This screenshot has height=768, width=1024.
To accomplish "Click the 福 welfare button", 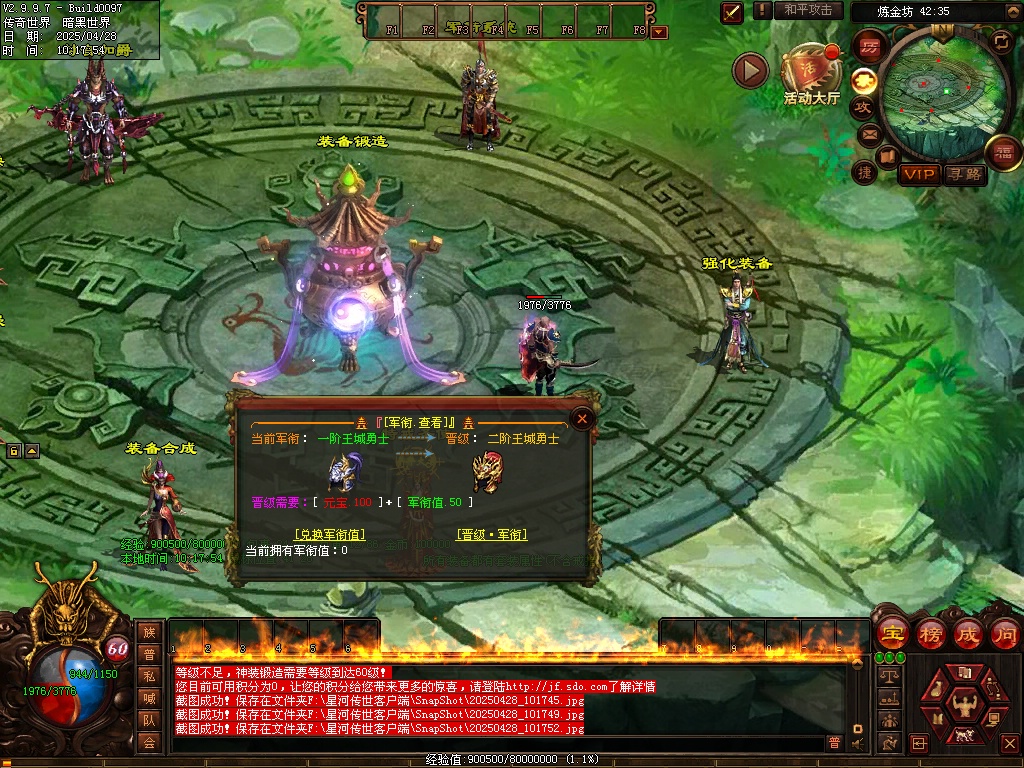I will click(1002, 152).
